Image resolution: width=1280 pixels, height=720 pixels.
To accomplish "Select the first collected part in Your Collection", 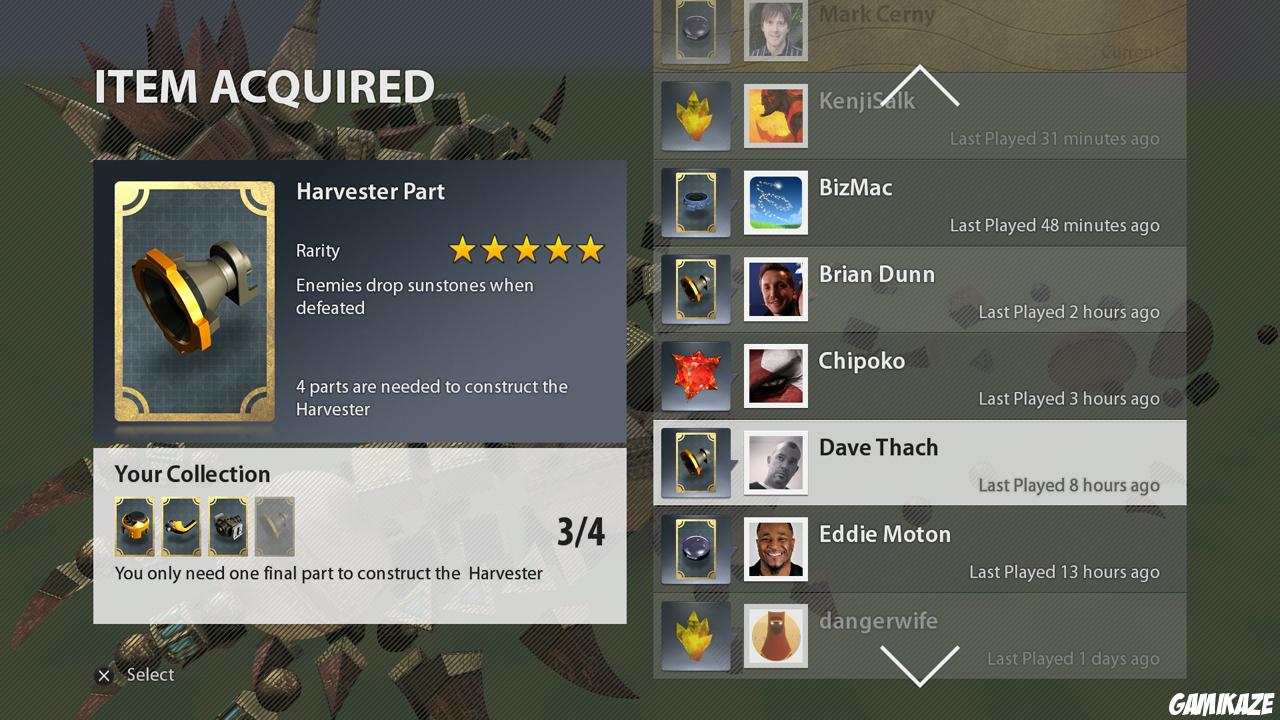I will pos(135,526).
